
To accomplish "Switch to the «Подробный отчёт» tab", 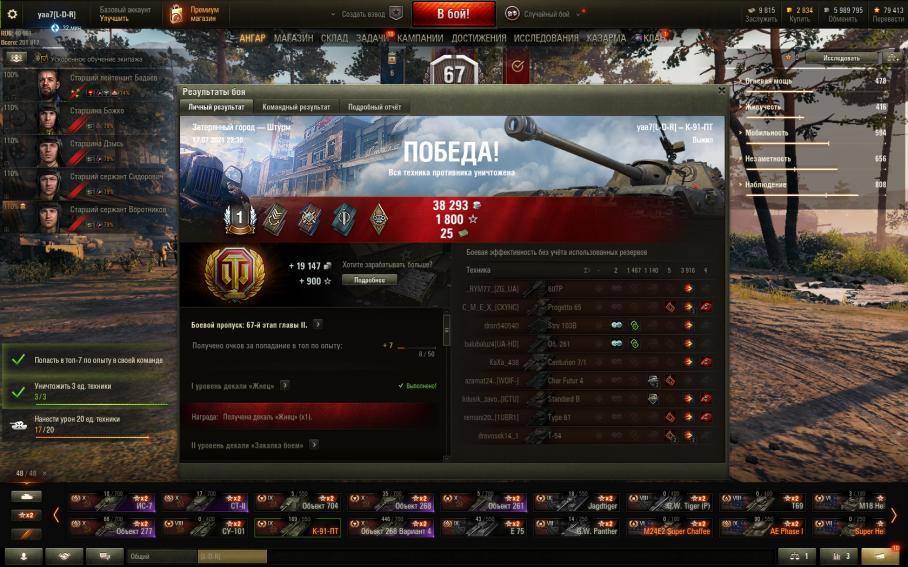I will [375, 106].
